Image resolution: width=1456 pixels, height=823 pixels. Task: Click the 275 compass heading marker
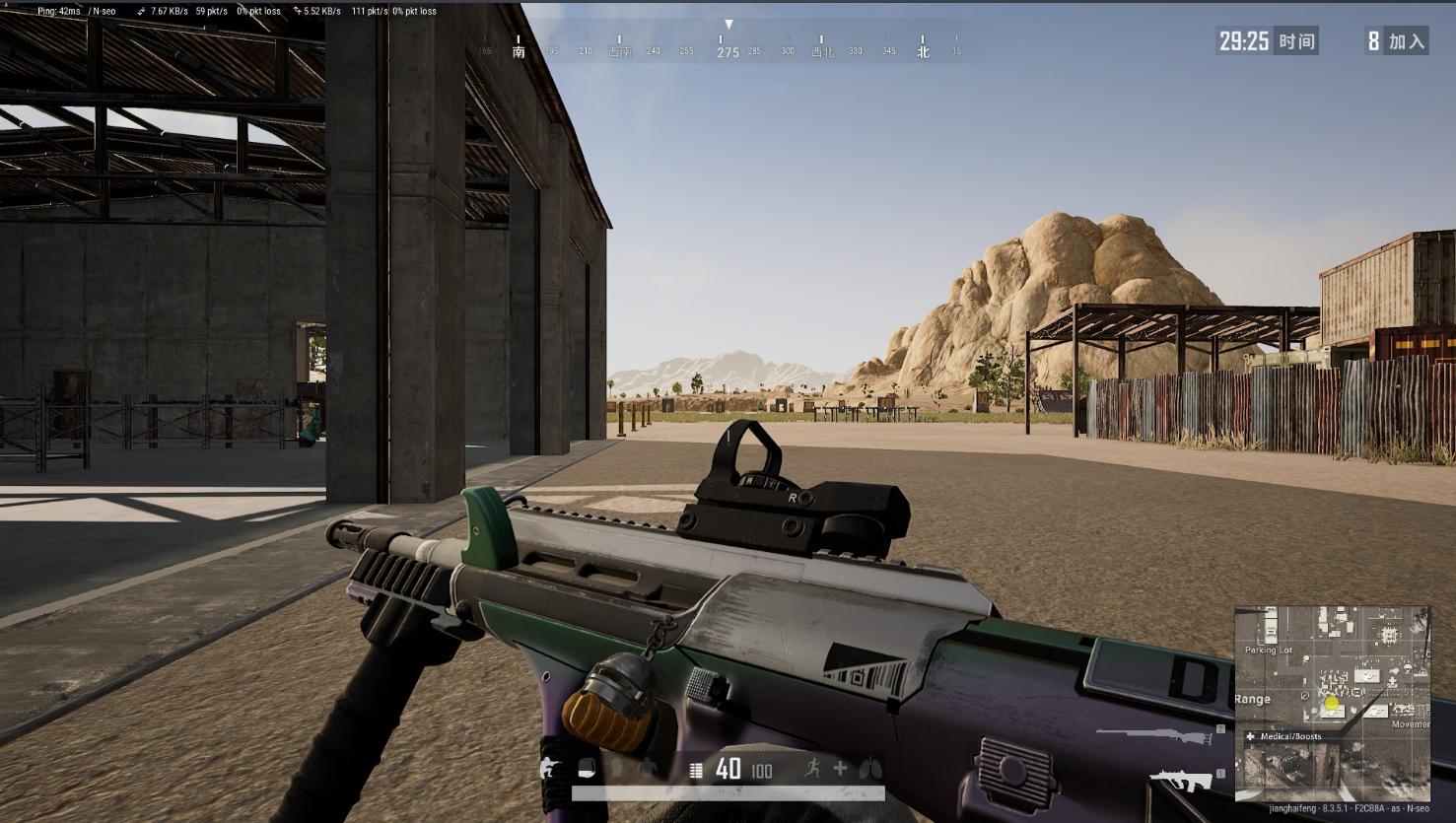click(728, 52)
